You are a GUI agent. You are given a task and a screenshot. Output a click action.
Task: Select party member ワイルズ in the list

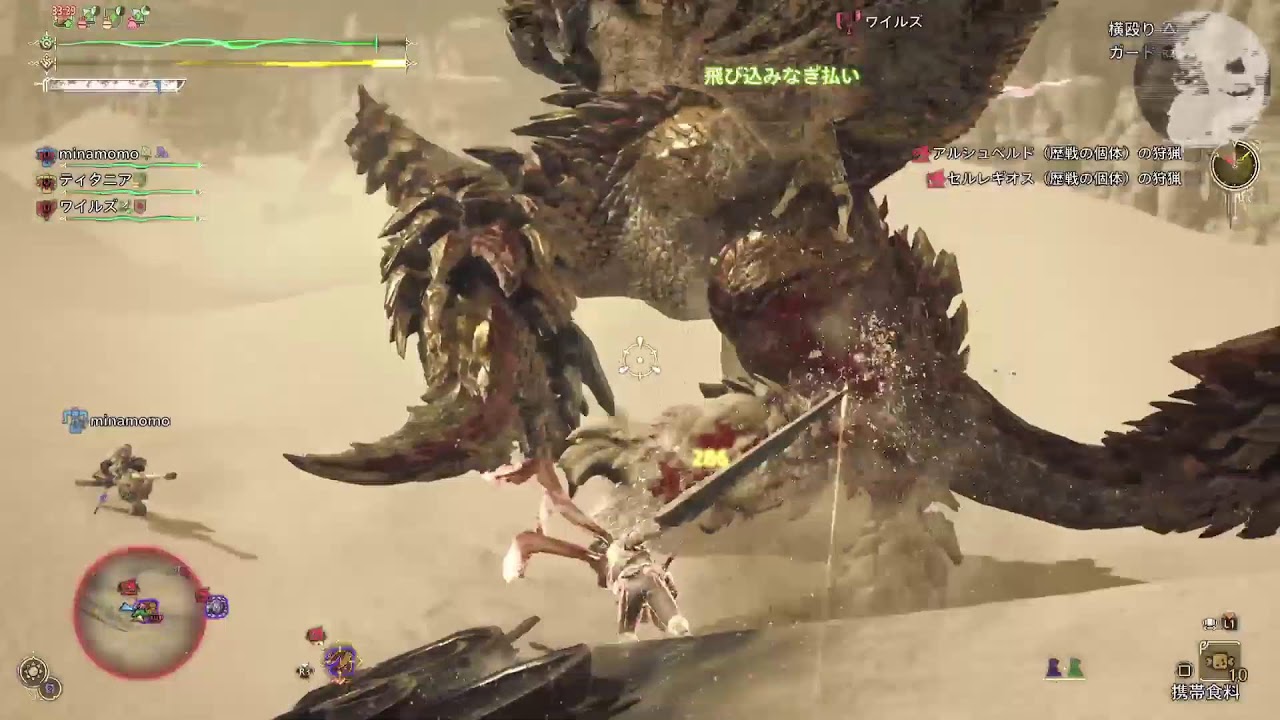click(90, 207)
